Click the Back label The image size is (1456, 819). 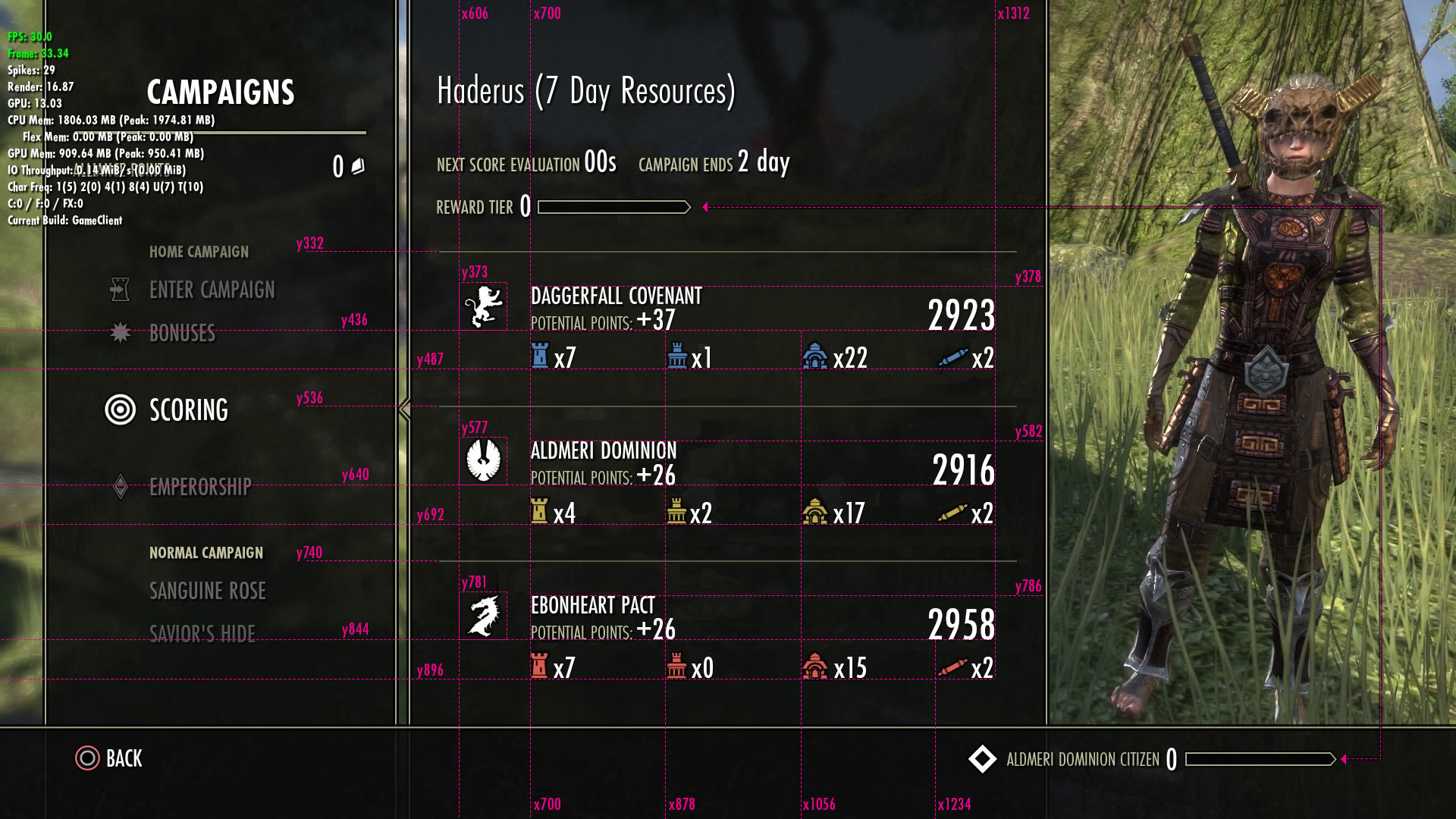point(124,758)
